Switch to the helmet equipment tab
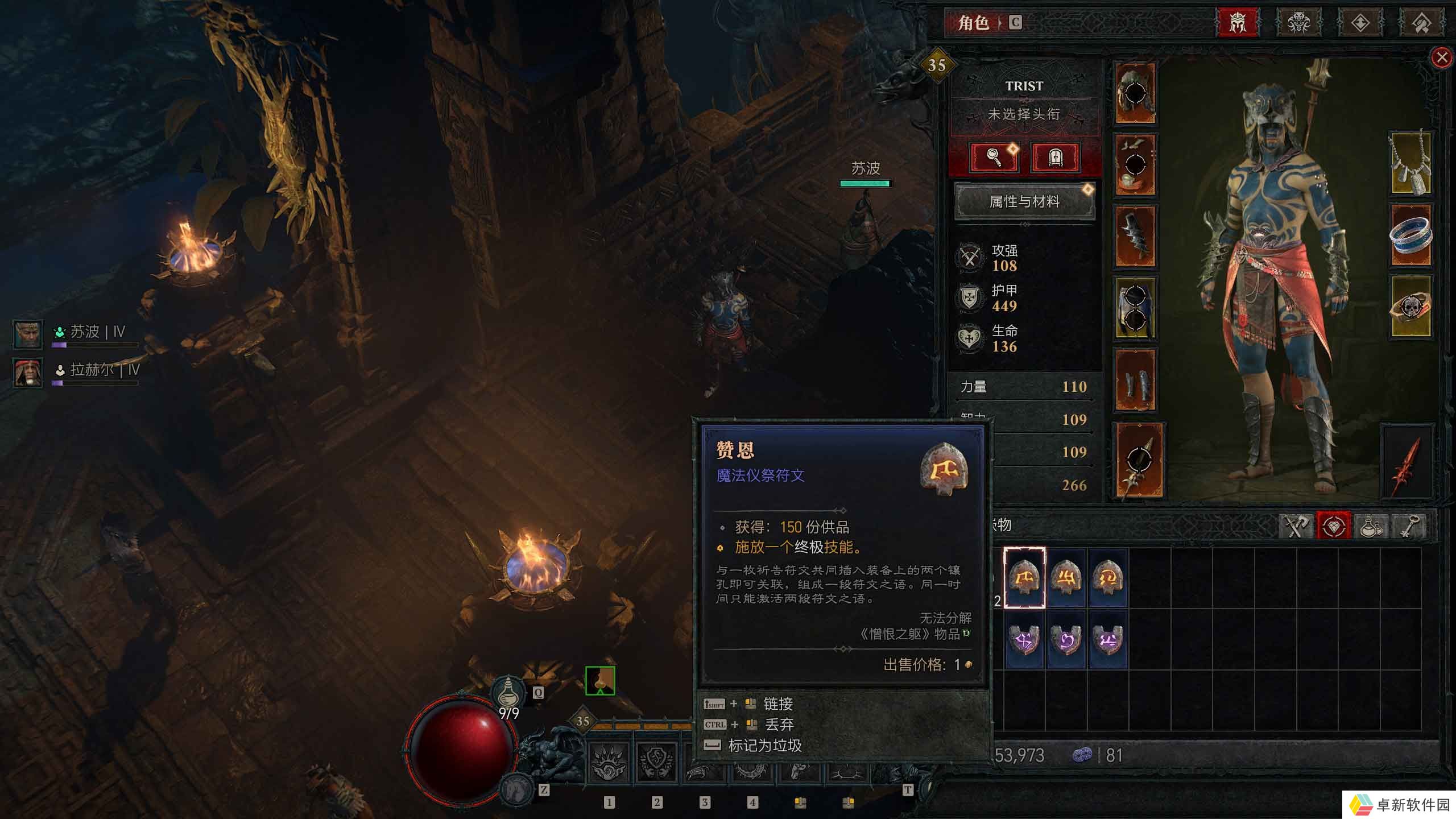The width and height of the screenshot is (1456, 819). point(1238,23)
